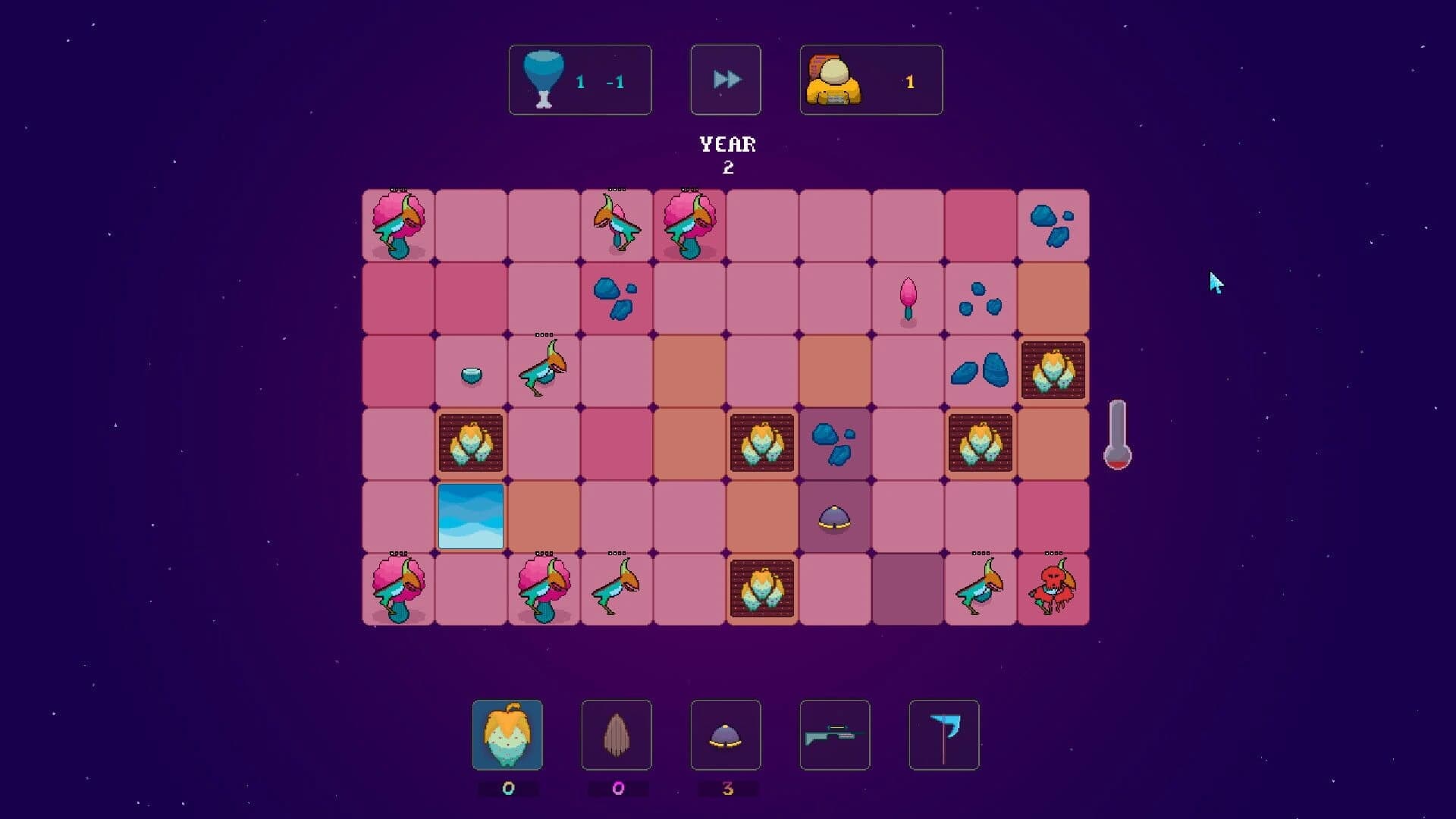Click the yellow supply count of 1
This screenshot has width=1456, height=819.
pos(909,80)
